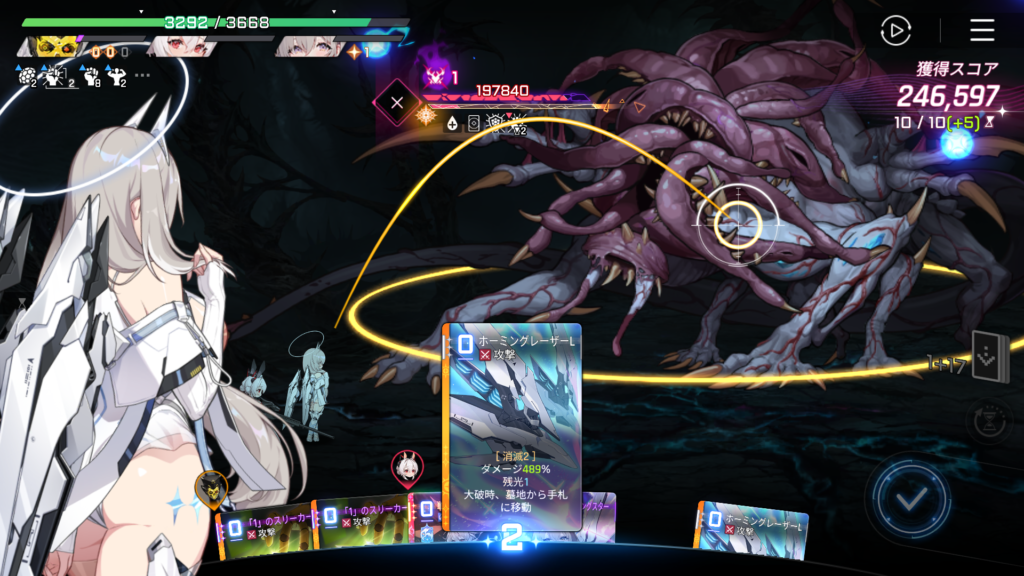This screenshot has height=576, width=1024.
Task: Inspect the flexing muscle buff icon
Action: tap(116, 75)
